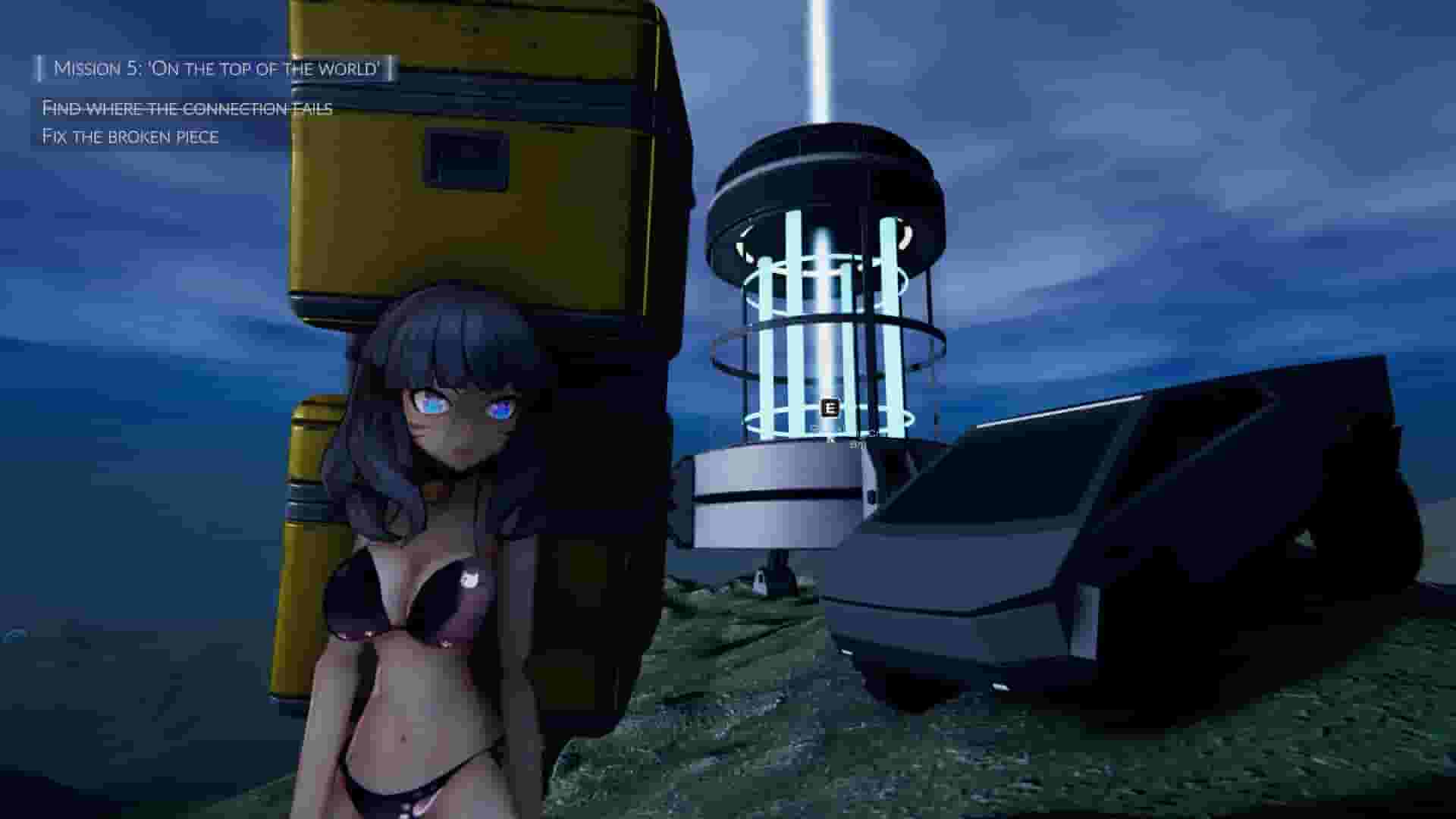The height and width of the screenshot is (819, 1456).
Task: Click the incomplete objective 'Fix the broken piece'
Action: [x=130, y=137]
